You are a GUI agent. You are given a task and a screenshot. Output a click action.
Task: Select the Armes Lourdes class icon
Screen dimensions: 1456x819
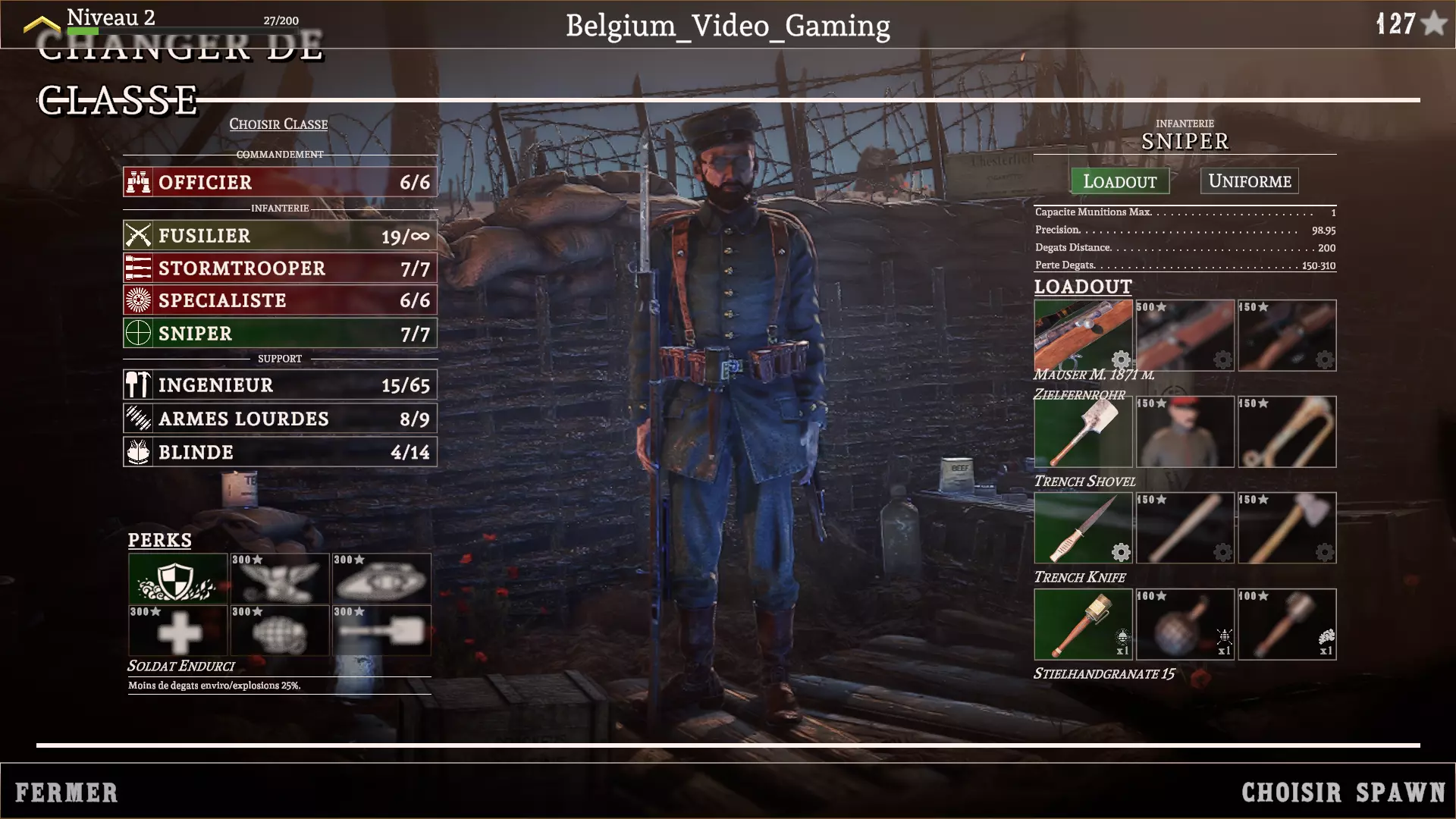pyautogui.click(x=137, y=418)
